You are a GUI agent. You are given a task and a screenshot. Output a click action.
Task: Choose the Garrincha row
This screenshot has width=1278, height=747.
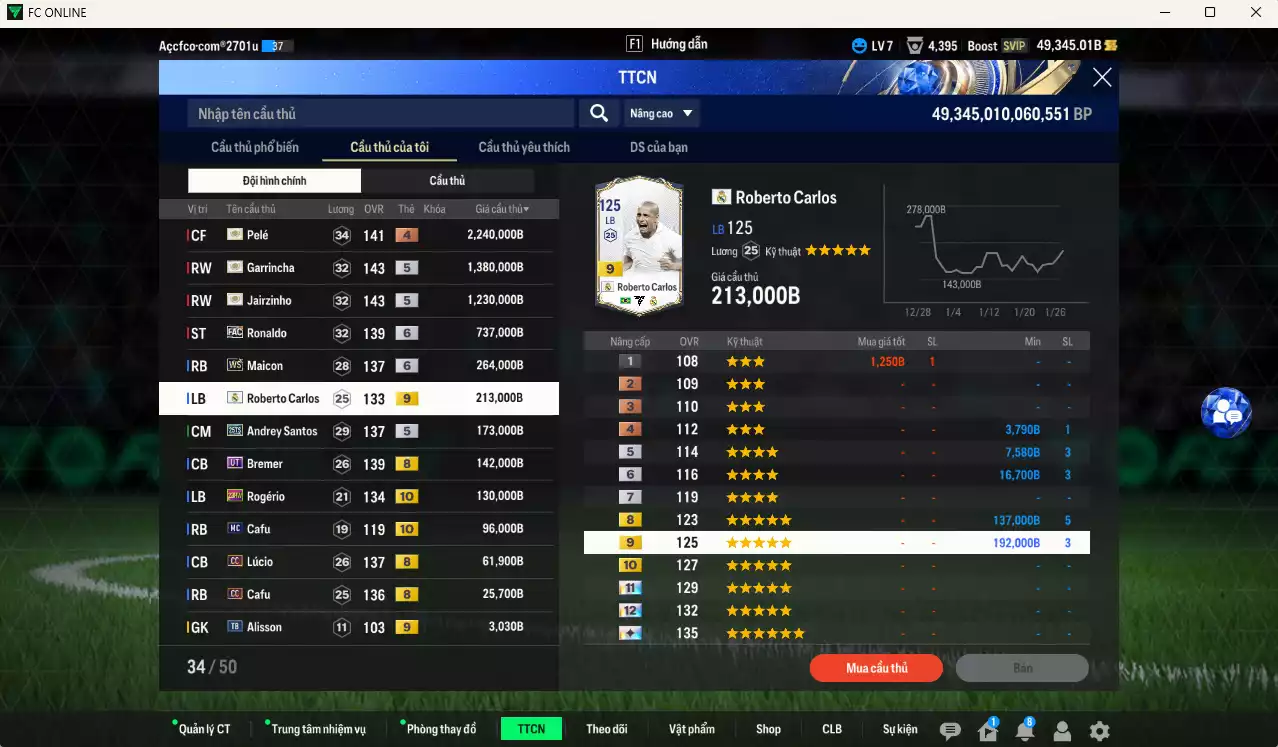358,268
